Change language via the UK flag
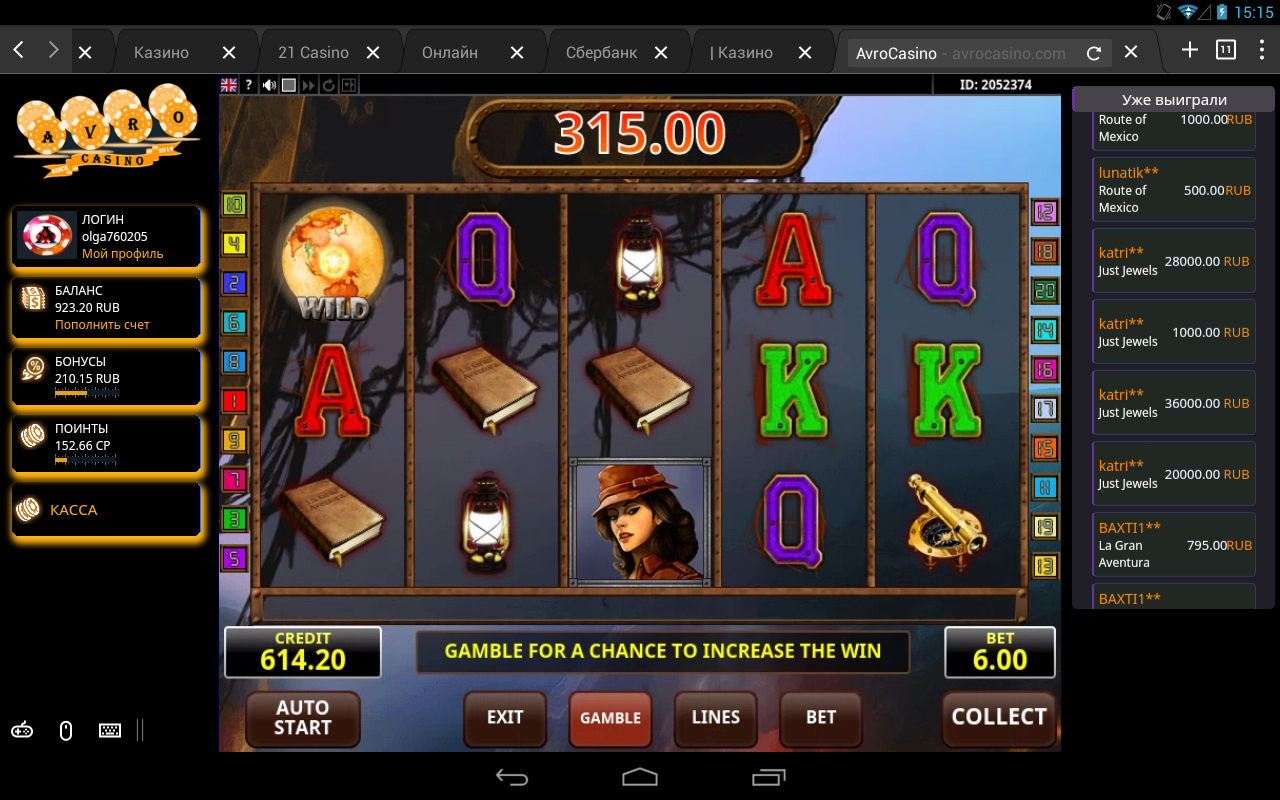Viewport: 1280px width, 800px height. tap(229, 86)
